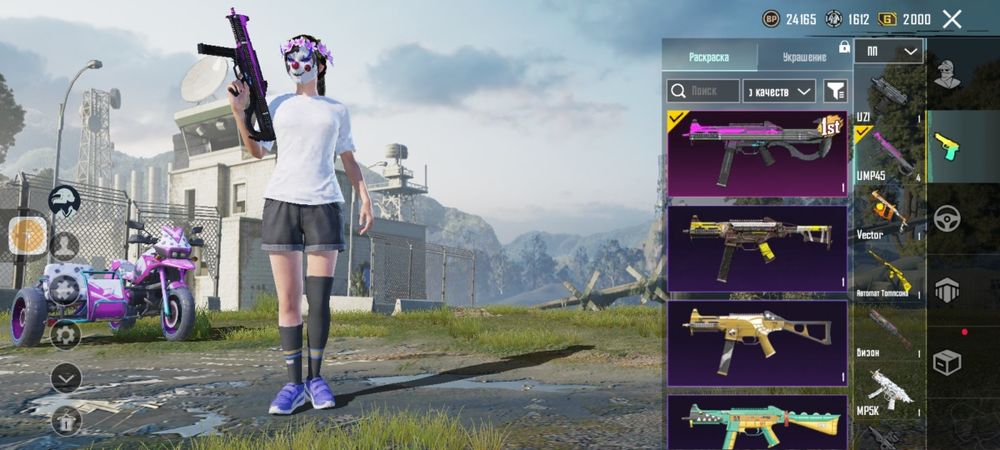Pick MP5K from the weapon list
Screen dimensions: 1000x450
click(x=888, y=390)
